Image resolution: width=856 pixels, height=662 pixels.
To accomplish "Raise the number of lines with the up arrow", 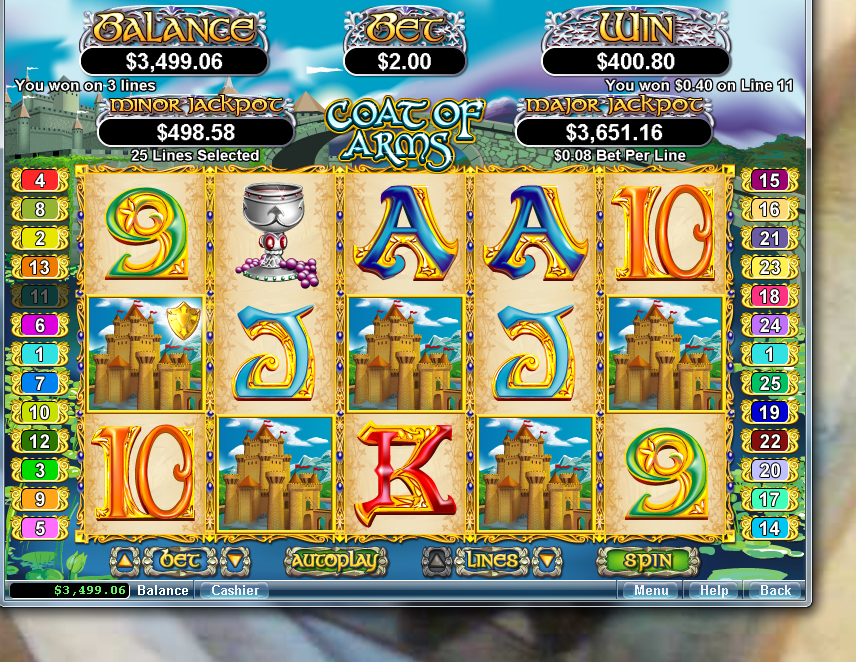I will [x=436, y=561].
